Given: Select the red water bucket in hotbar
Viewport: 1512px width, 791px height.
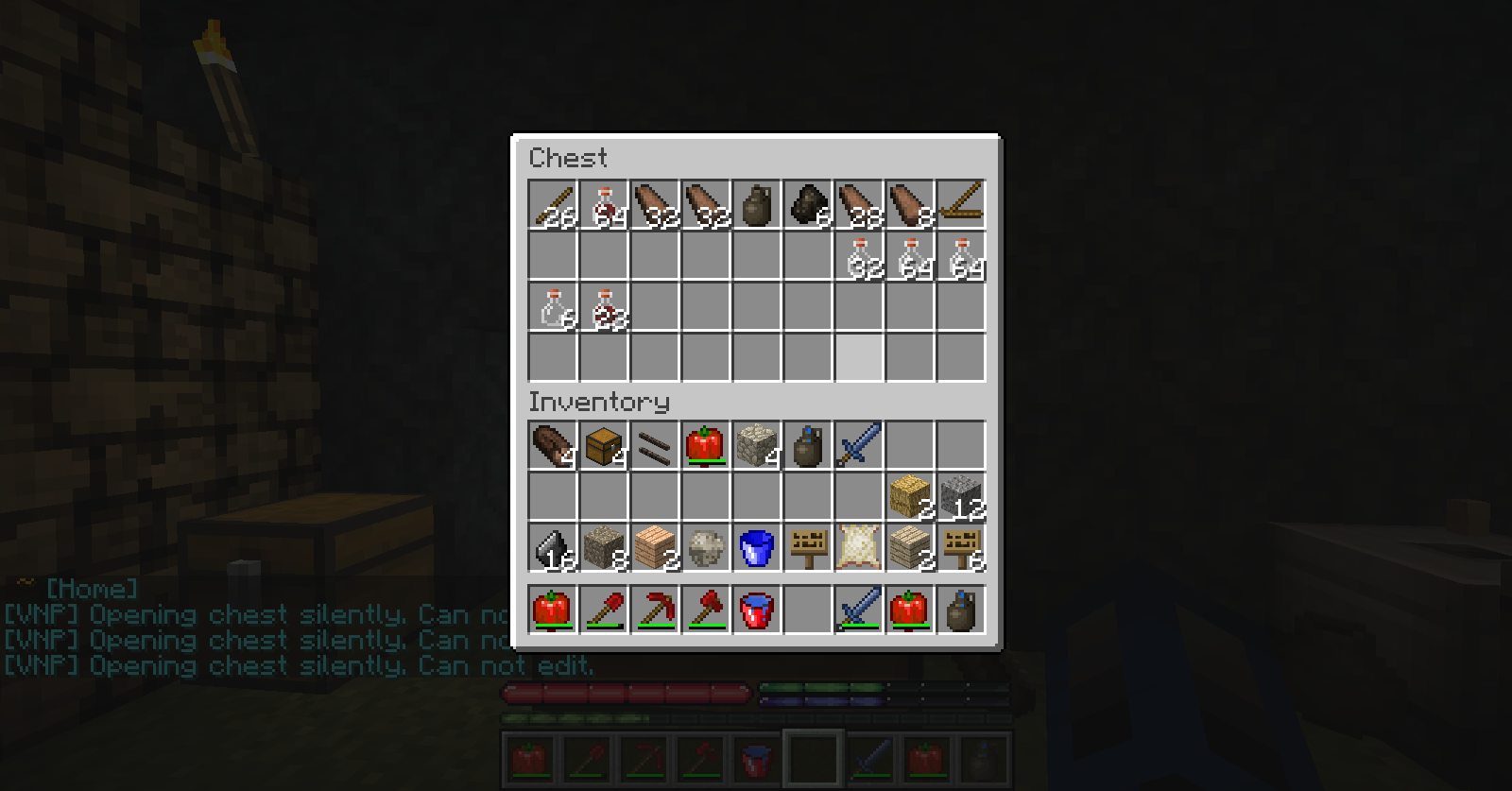Looking at the screenshot, I should (x=757, y=610).
